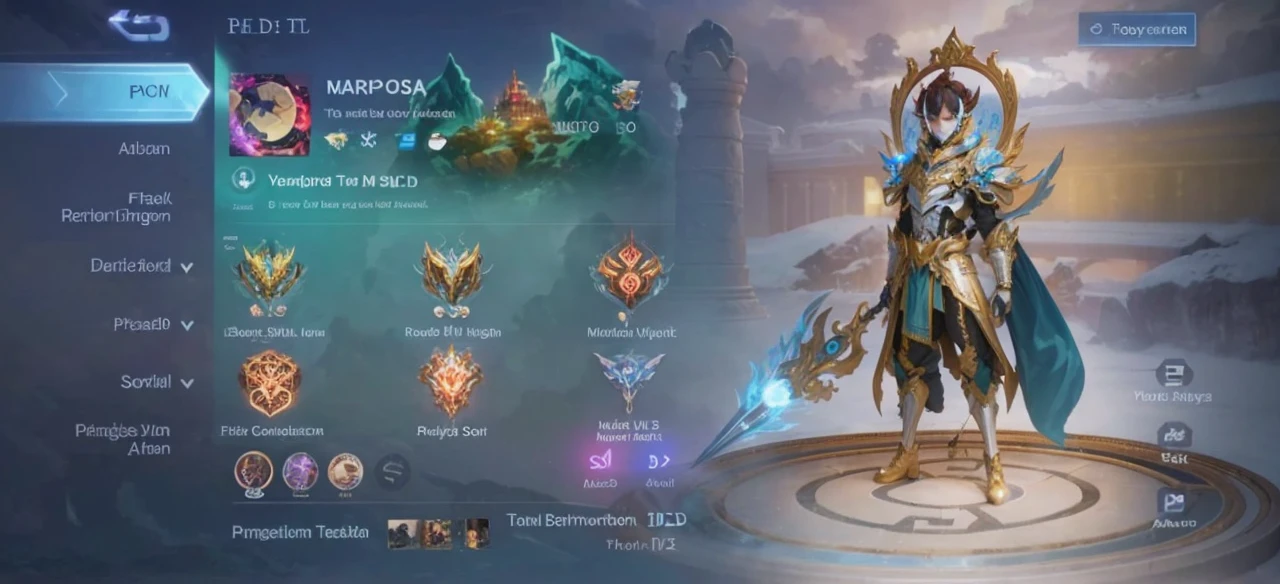The width and height of the screenshot is (1280, 584).
Task: Select the gold winged emblem with blue accents
Action: tap(269, 272)
